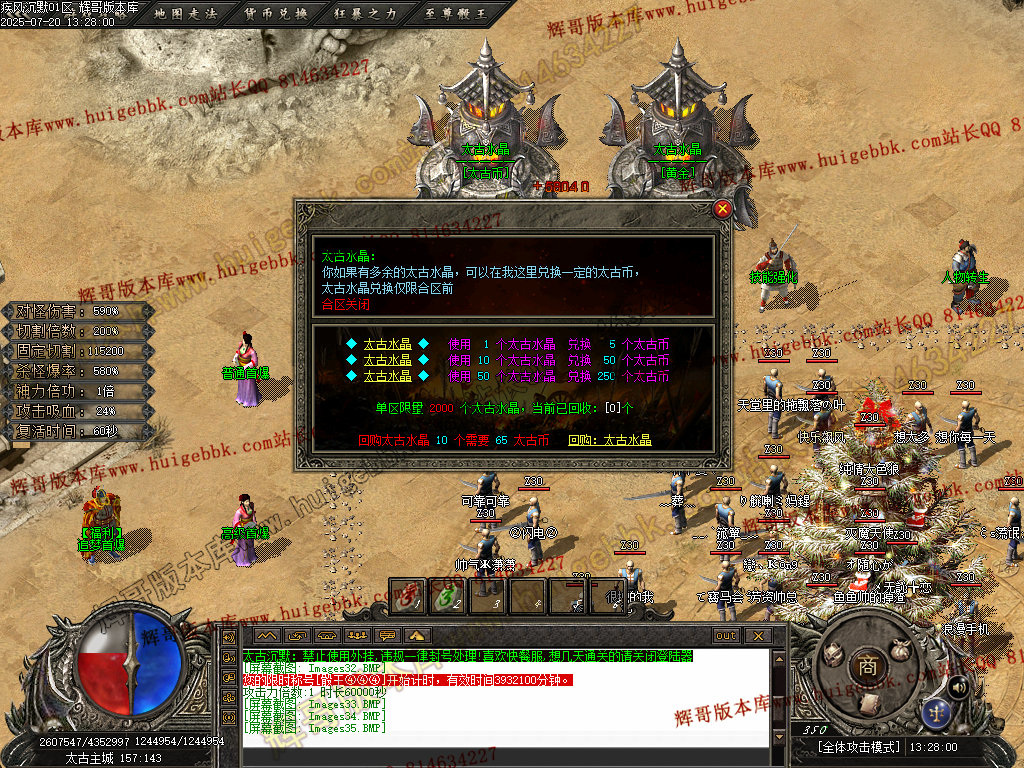Click the chat panel's out button
The height and width of the screenshot is (768, 1024).
pos(726,636)
